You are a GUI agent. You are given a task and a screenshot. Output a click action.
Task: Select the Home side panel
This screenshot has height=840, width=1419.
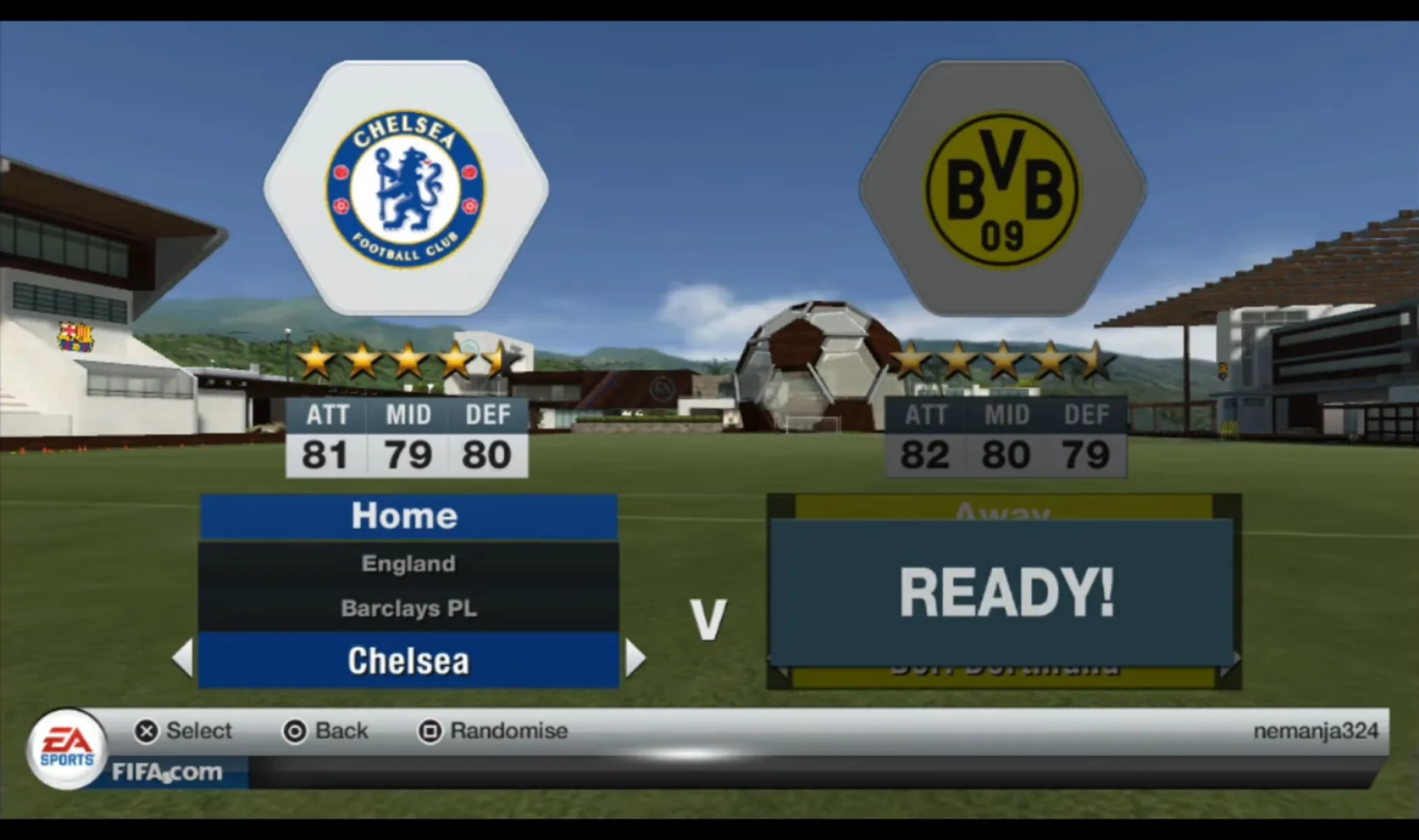pos(405,515)
